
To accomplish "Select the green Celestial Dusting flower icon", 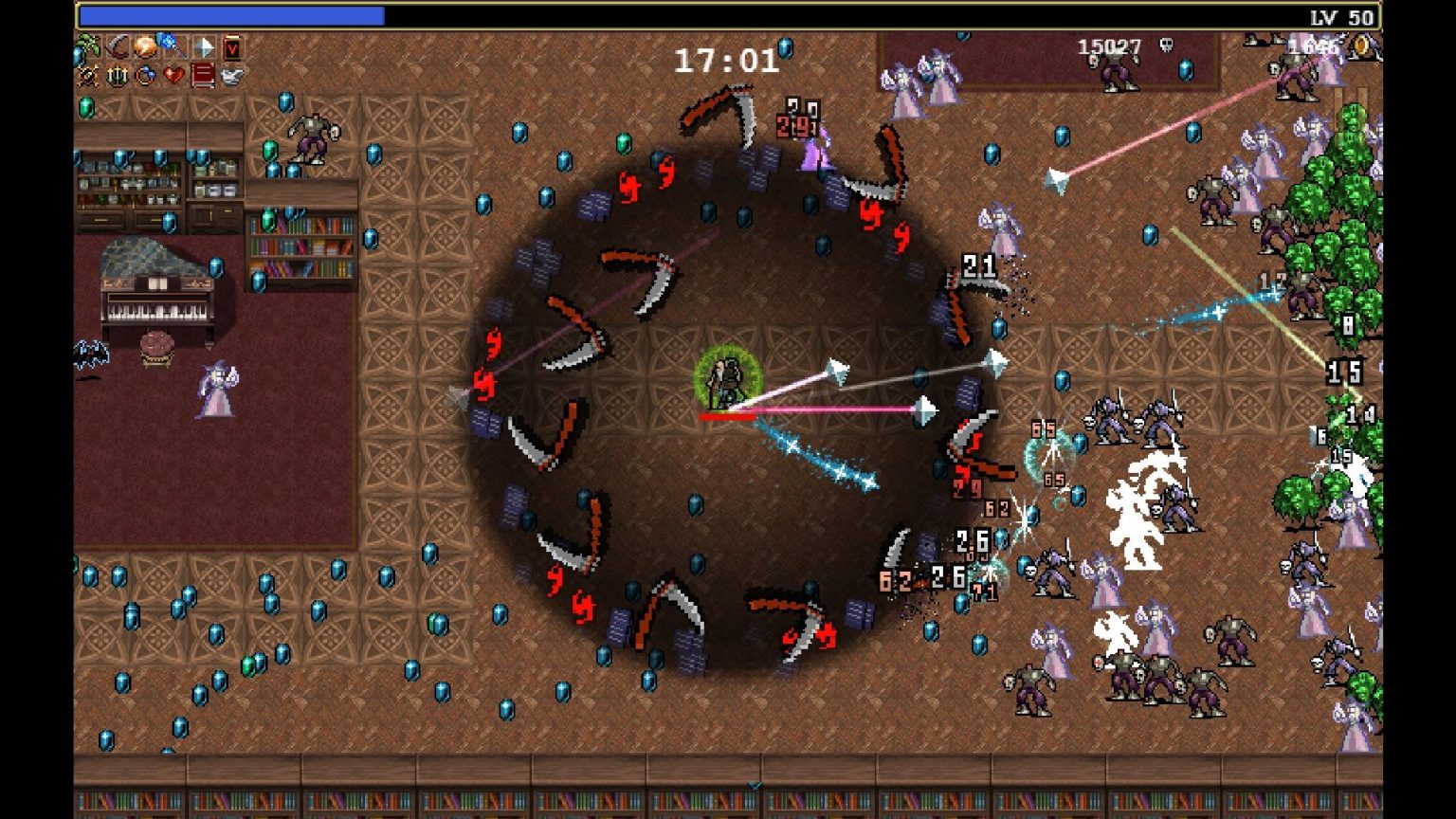I will pos(88,46).
